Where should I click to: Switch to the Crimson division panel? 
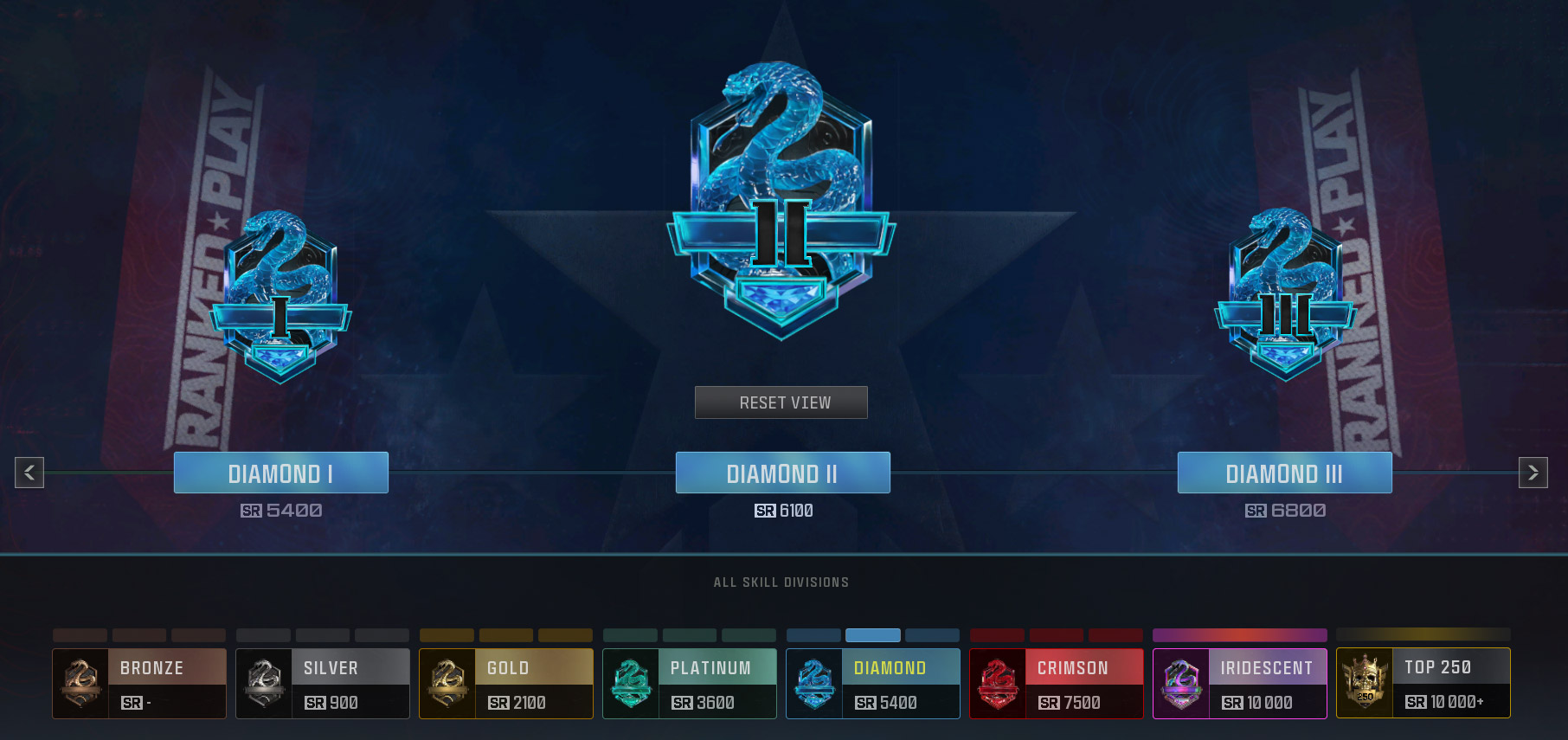(x=1057, y=684)
